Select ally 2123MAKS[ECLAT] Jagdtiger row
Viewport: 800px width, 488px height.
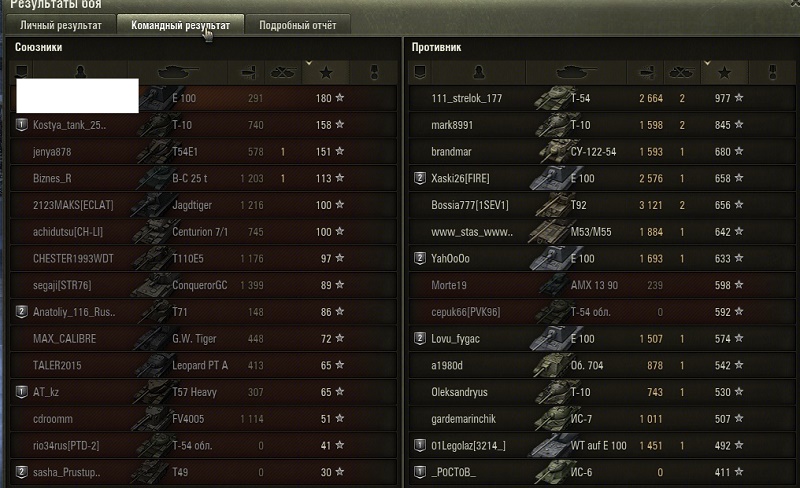pyautogui.click(x=200, y=205)
